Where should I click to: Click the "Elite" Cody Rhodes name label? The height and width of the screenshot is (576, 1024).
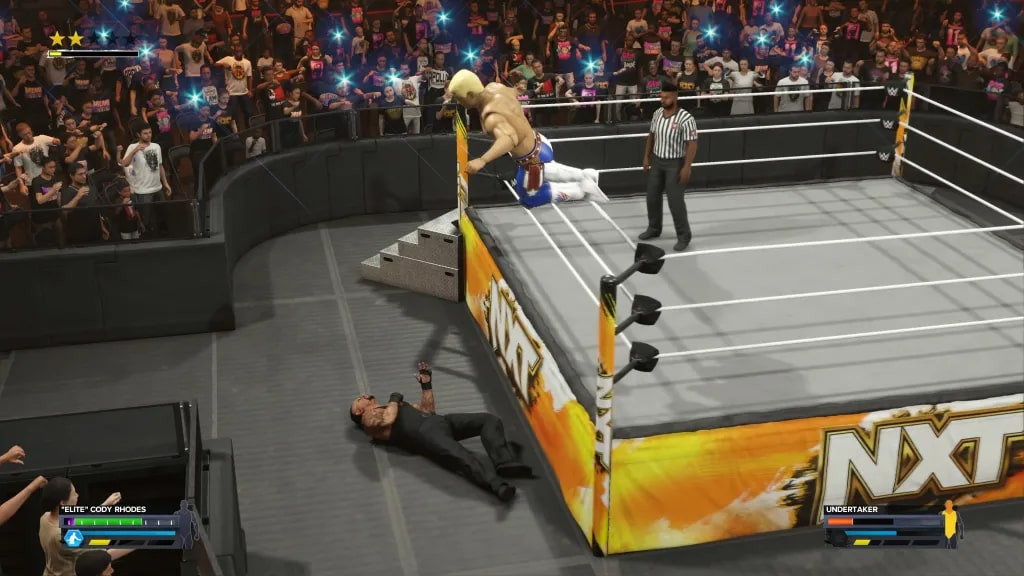[x=103, y=509]
